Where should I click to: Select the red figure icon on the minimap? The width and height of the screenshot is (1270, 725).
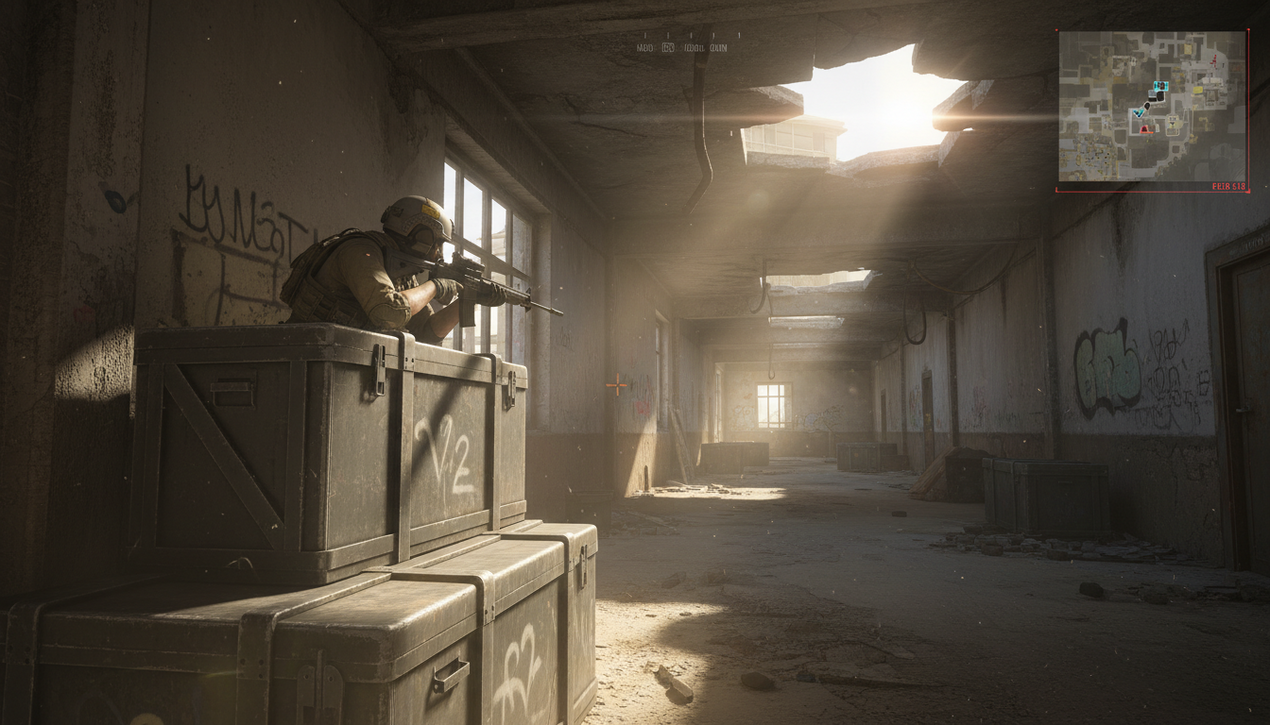pos(1214,60)
